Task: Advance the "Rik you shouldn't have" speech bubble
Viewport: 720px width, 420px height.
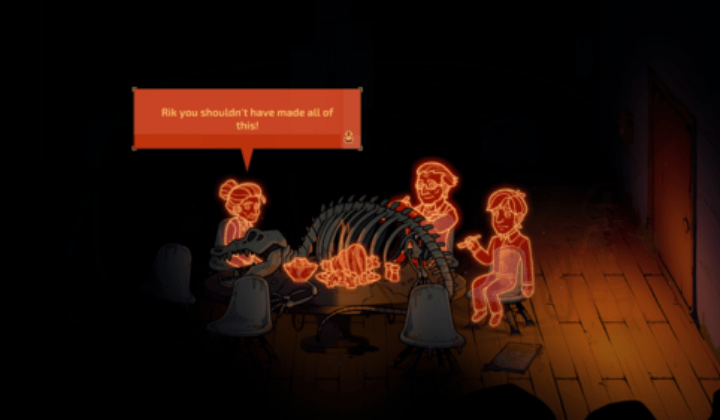Action: coord(348,138)
